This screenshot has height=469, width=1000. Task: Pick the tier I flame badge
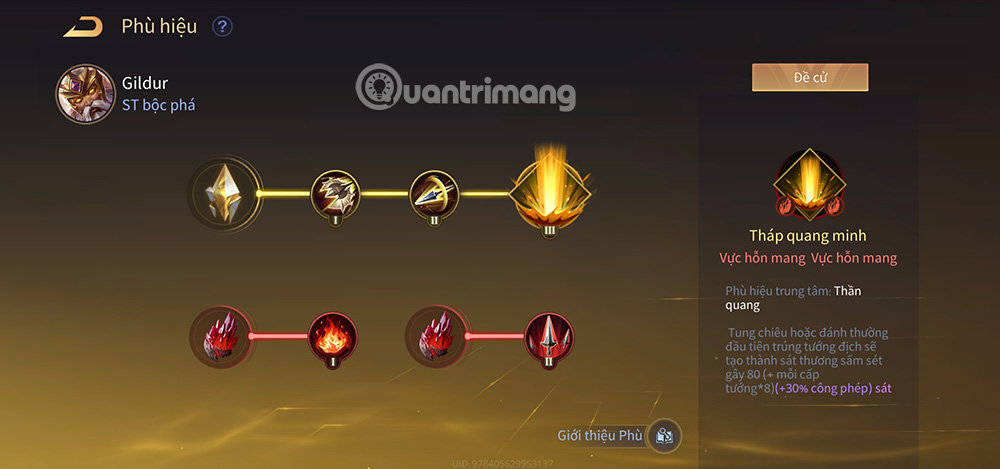pyautogui.click(x=332, y=337)
